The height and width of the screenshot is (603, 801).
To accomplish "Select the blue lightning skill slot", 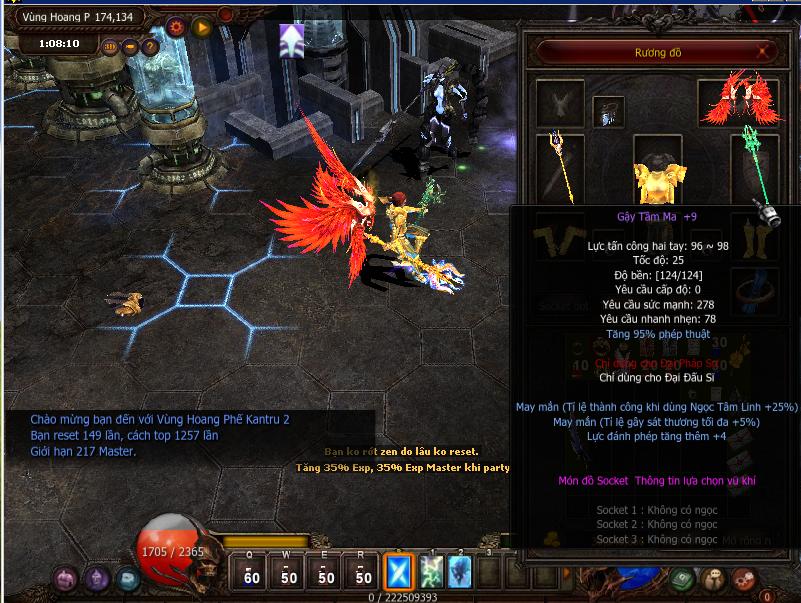I will [399, 572].
